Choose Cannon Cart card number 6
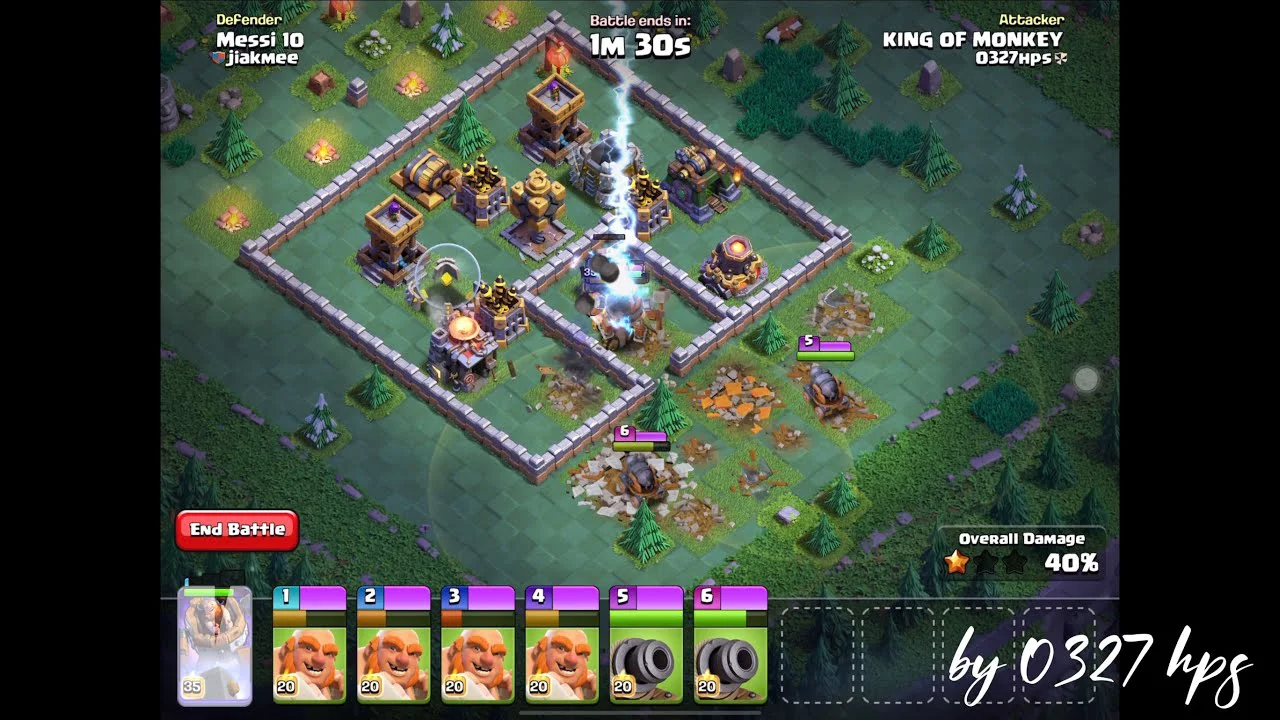Viewport: 1280px width, 720px height. coord(729,646)
